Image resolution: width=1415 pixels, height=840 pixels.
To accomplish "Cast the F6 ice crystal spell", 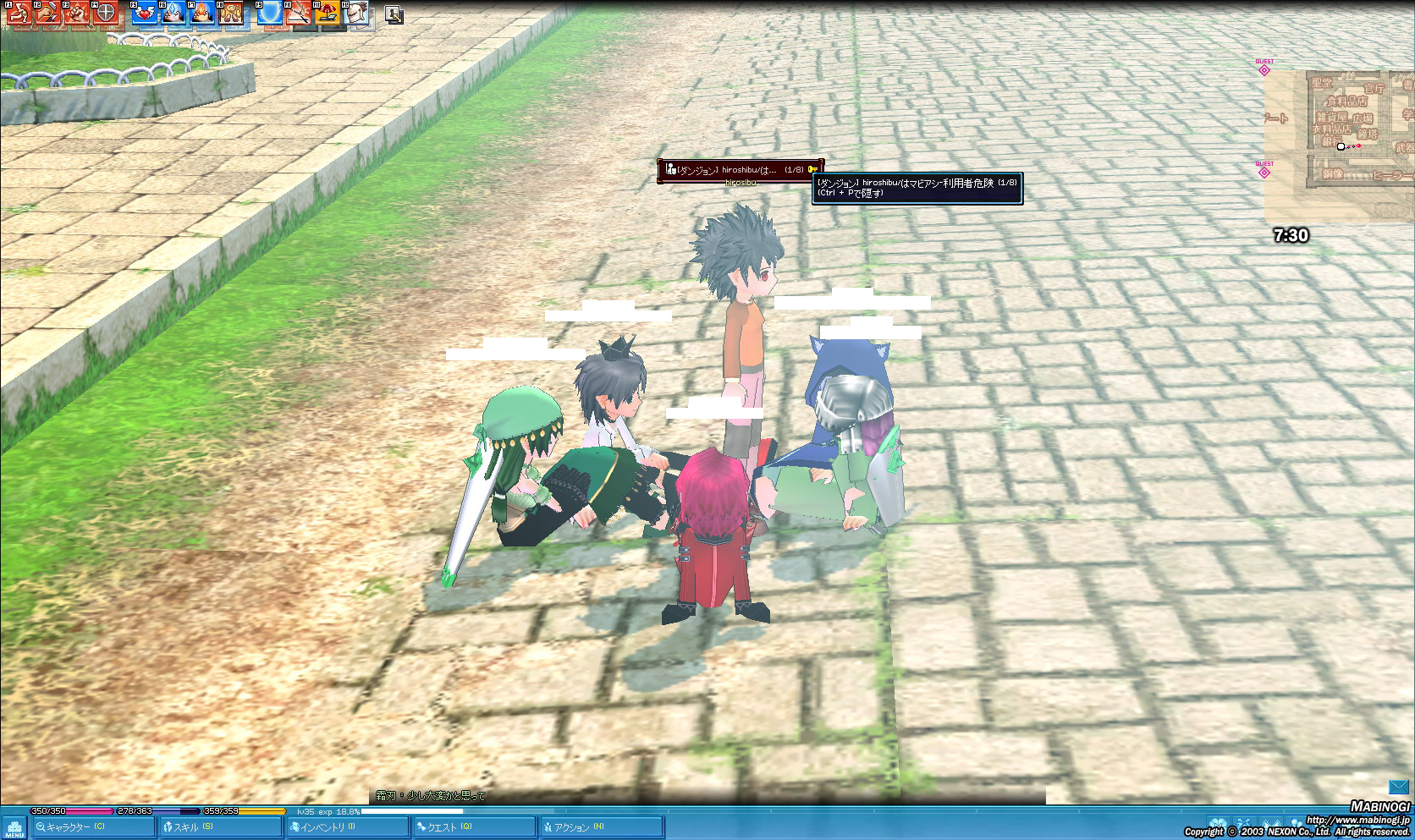I will click(173, 13).
